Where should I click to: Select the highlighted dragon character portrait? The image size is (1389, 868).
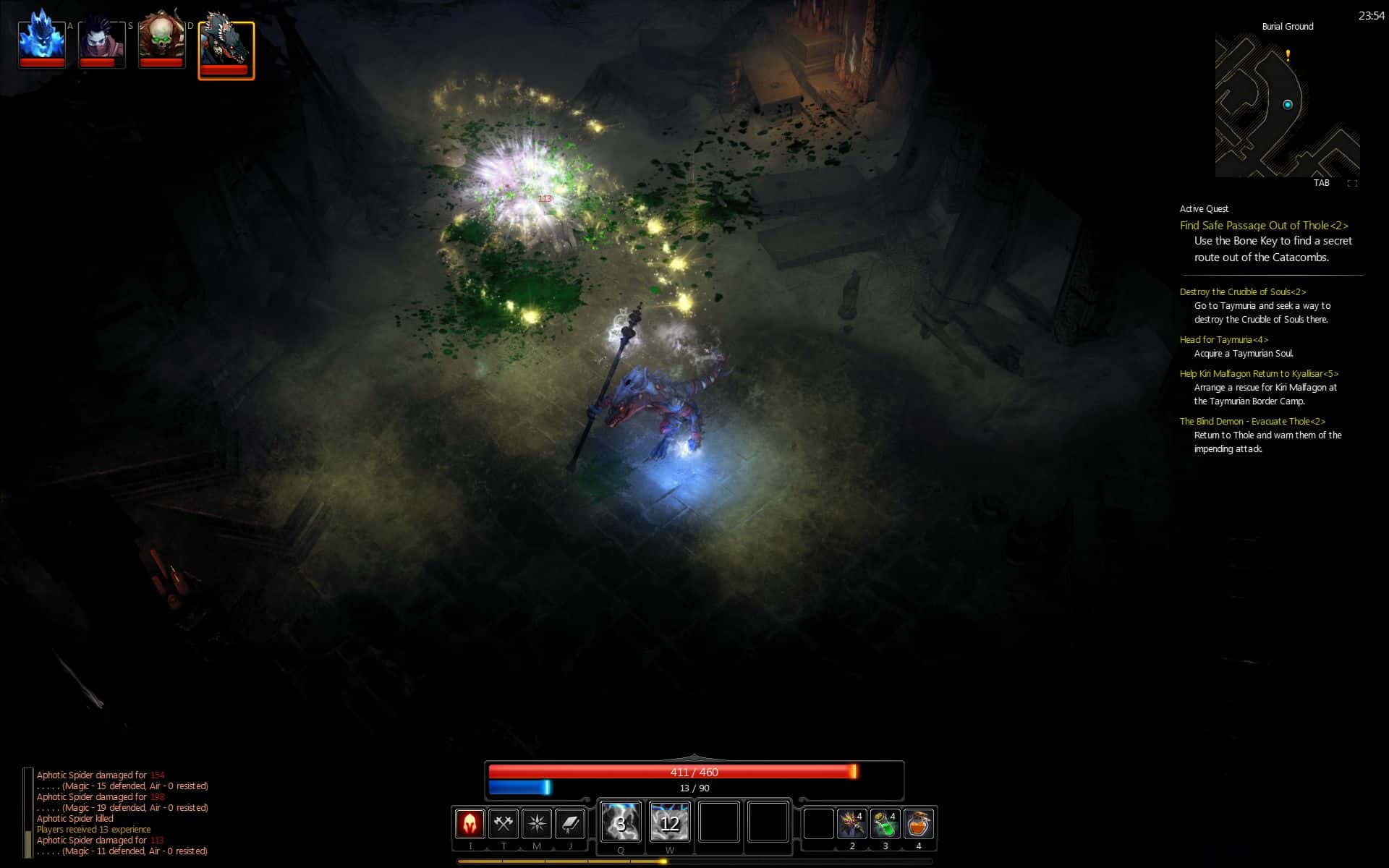226,48
